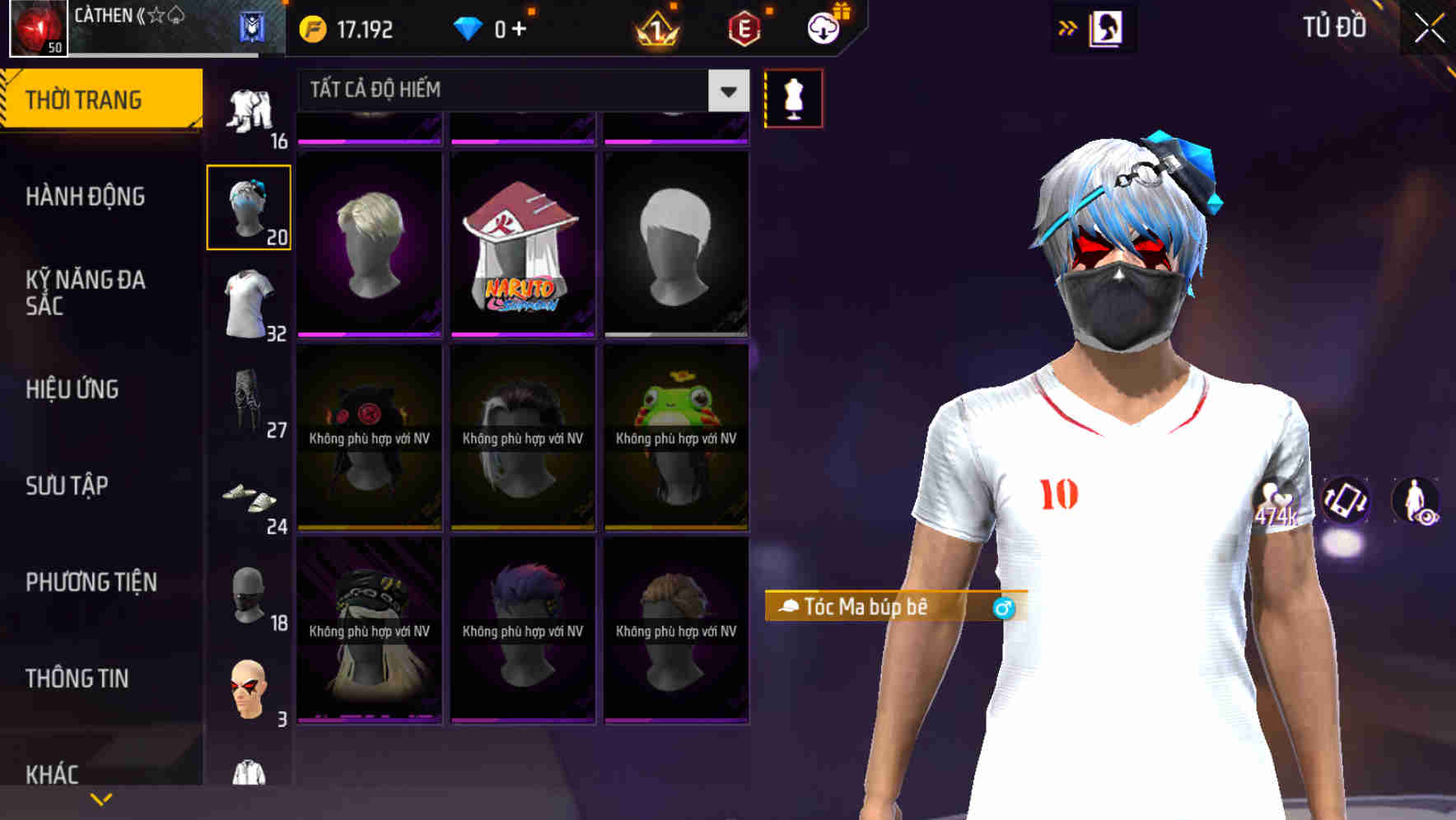
Task: Click the mannequin preview icon beside the filter
Action: (793, 97)
